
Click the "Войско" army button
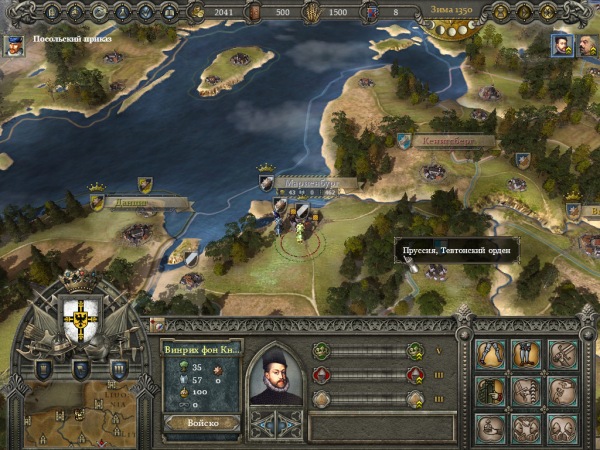tap(201, 423)
